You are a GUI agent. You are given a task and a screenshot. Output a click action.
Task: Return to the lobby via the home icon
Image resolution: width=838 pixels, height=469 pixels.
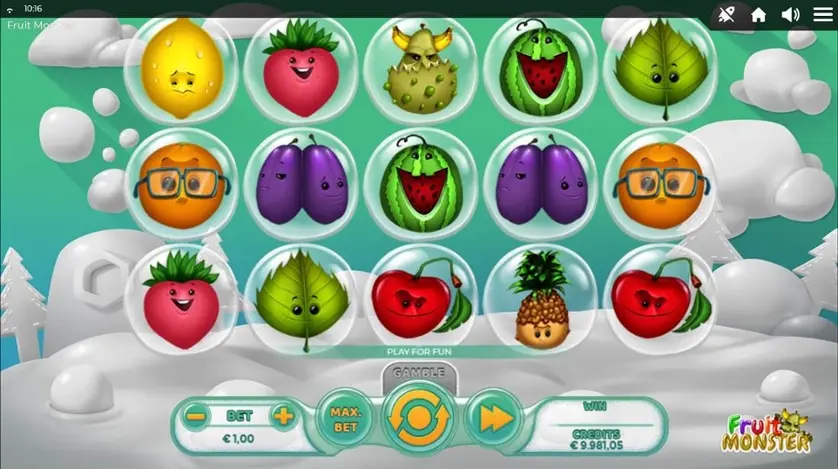759,14
